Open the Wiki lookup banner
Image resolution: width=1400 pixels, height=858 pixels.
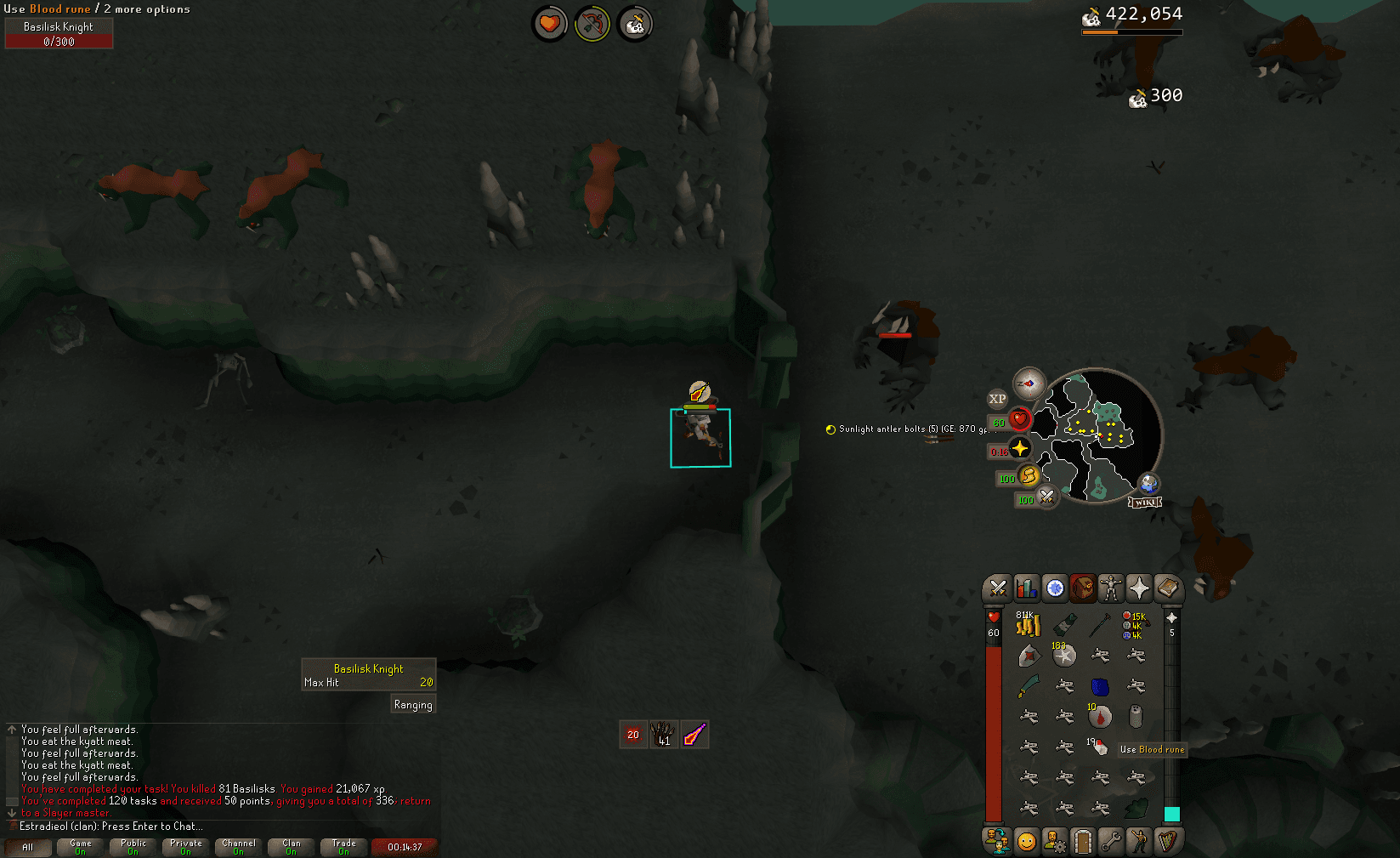click(1145, 502)
